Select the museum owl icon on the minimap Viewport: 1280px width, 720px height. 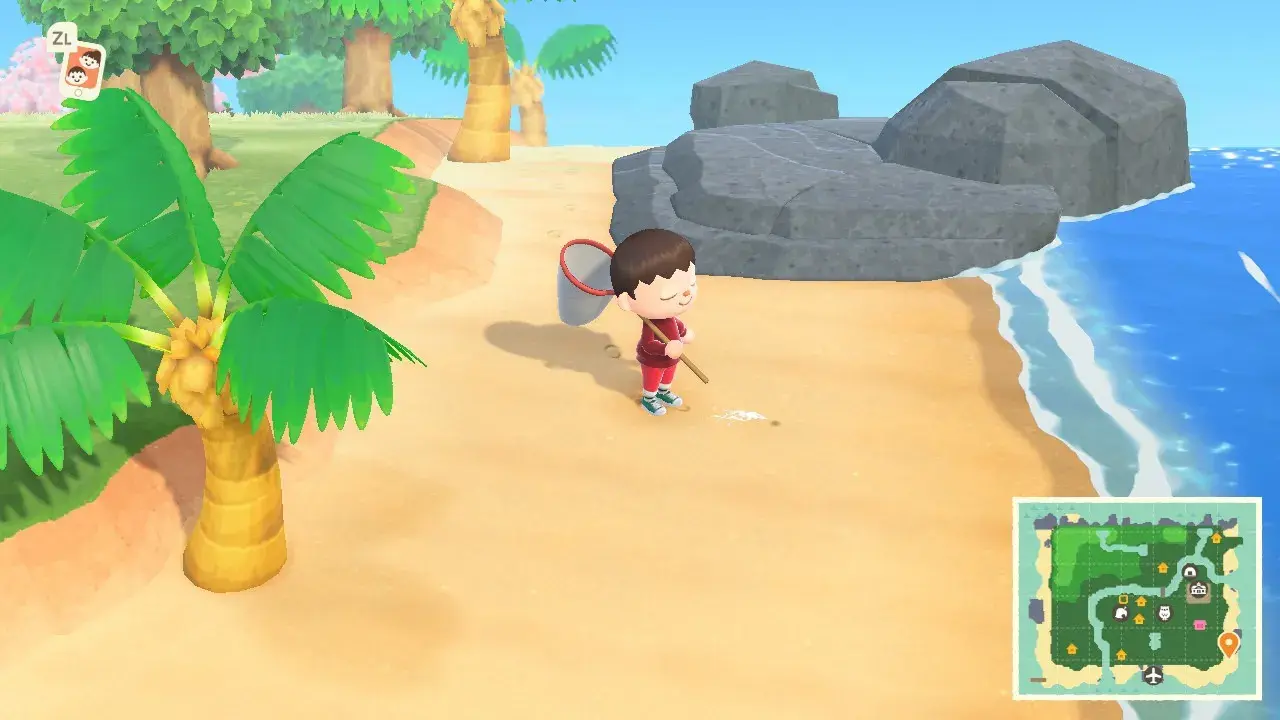coord(1164,610)
